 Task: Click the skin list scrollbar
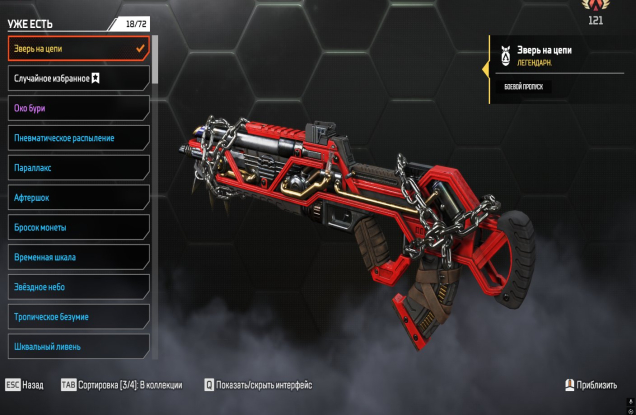click(x=155, y=60)
